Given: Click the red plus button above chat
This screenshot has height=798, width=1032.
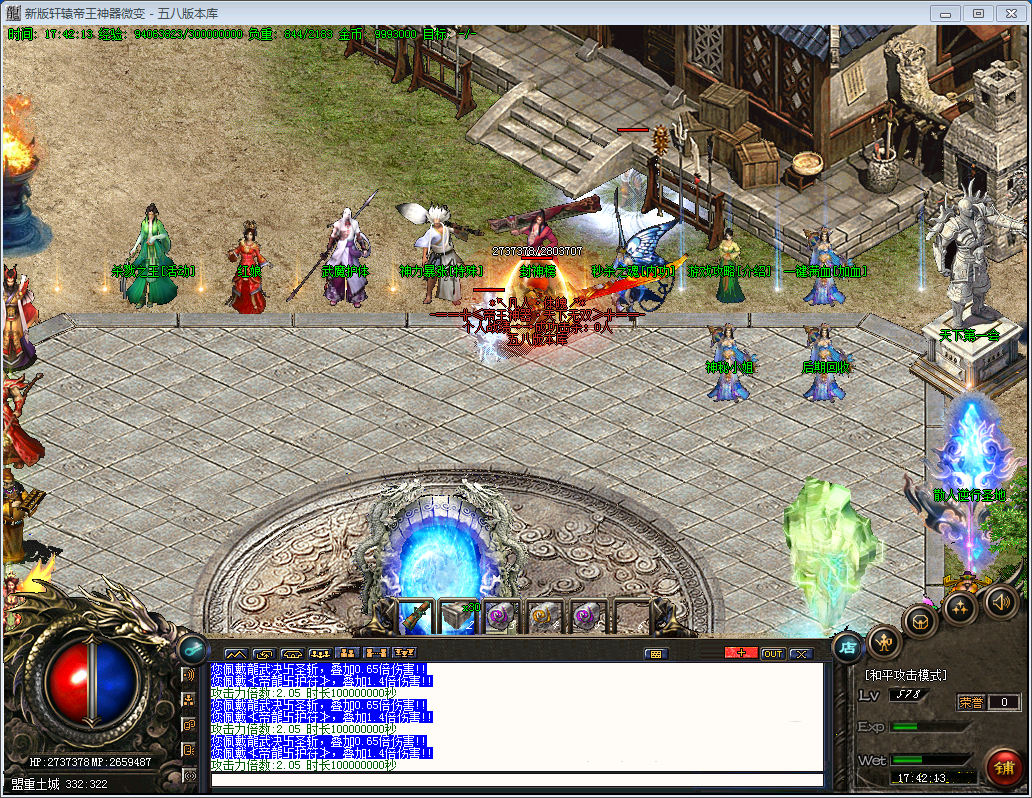Looking at the screenshot, I should tap(741, 654).
